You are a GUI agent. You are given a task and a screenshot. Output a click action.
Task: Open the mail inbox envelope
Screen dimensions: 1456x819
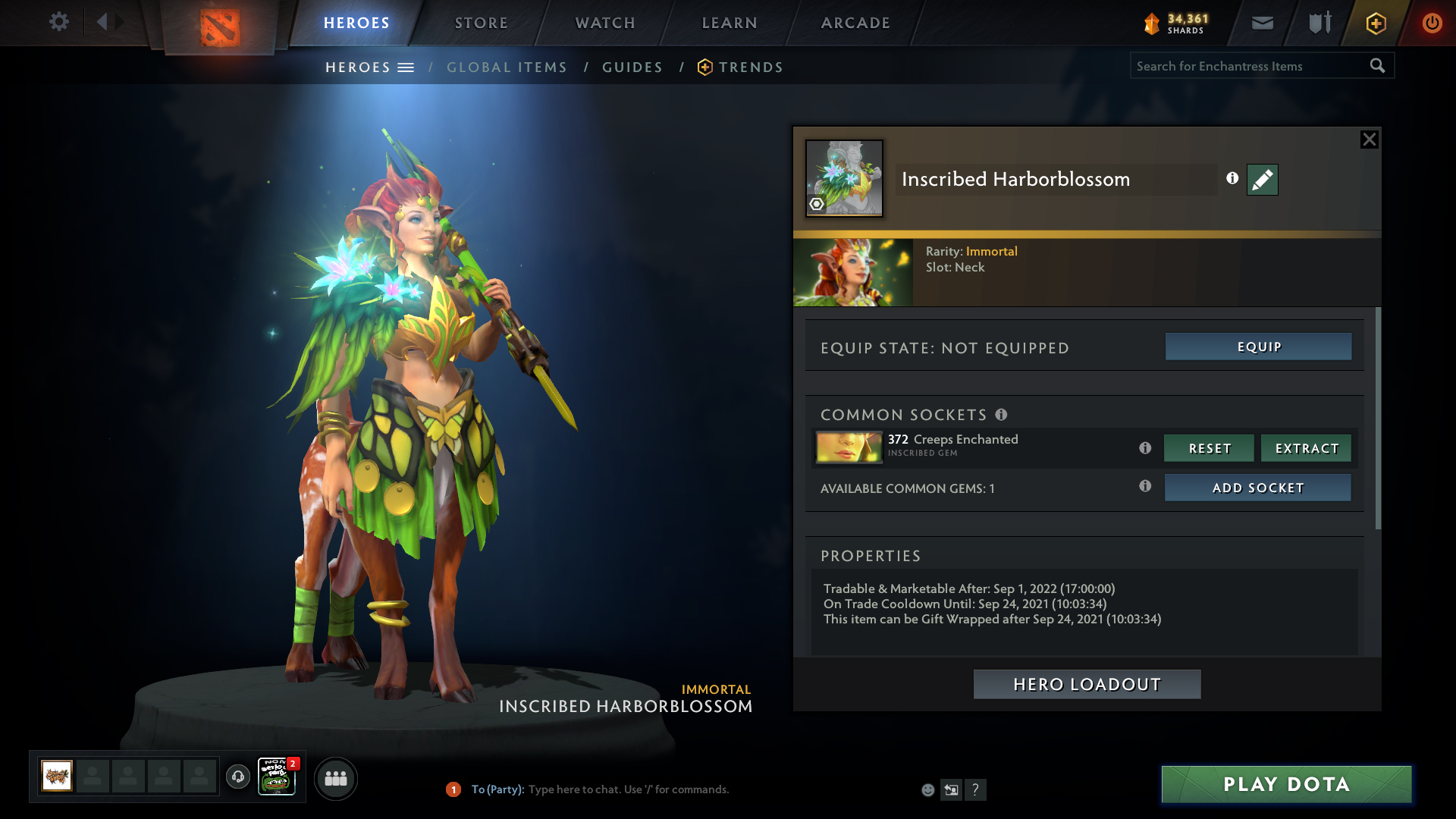tap(1262, 23)
